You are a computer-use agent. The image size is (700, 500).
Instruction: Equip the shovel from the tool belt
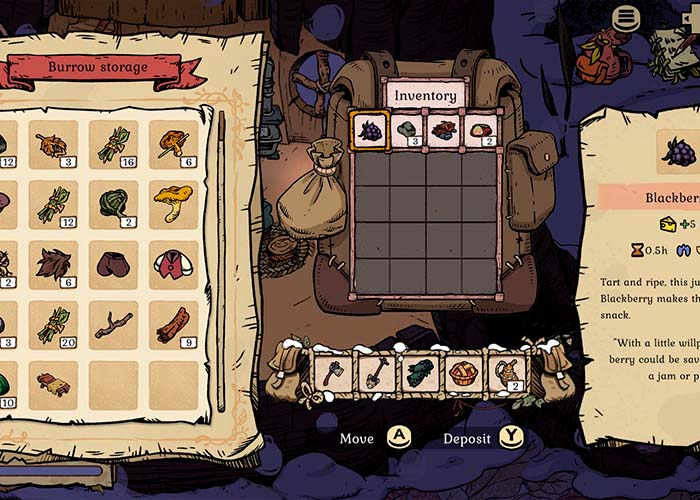(x=375, y=372)
